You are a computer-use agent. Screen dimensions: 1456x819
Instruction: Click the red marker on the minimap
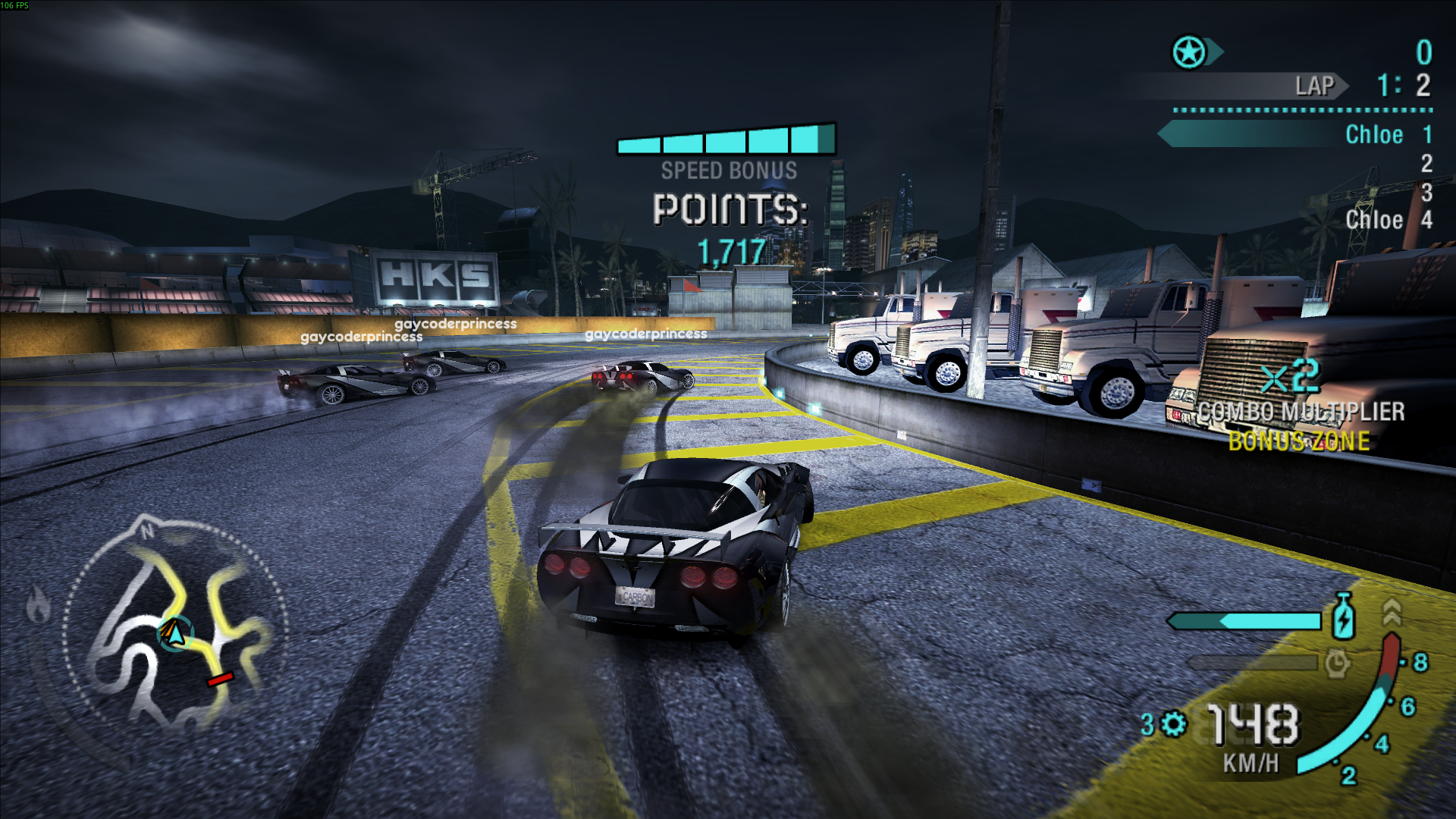(x=221, y=679)
